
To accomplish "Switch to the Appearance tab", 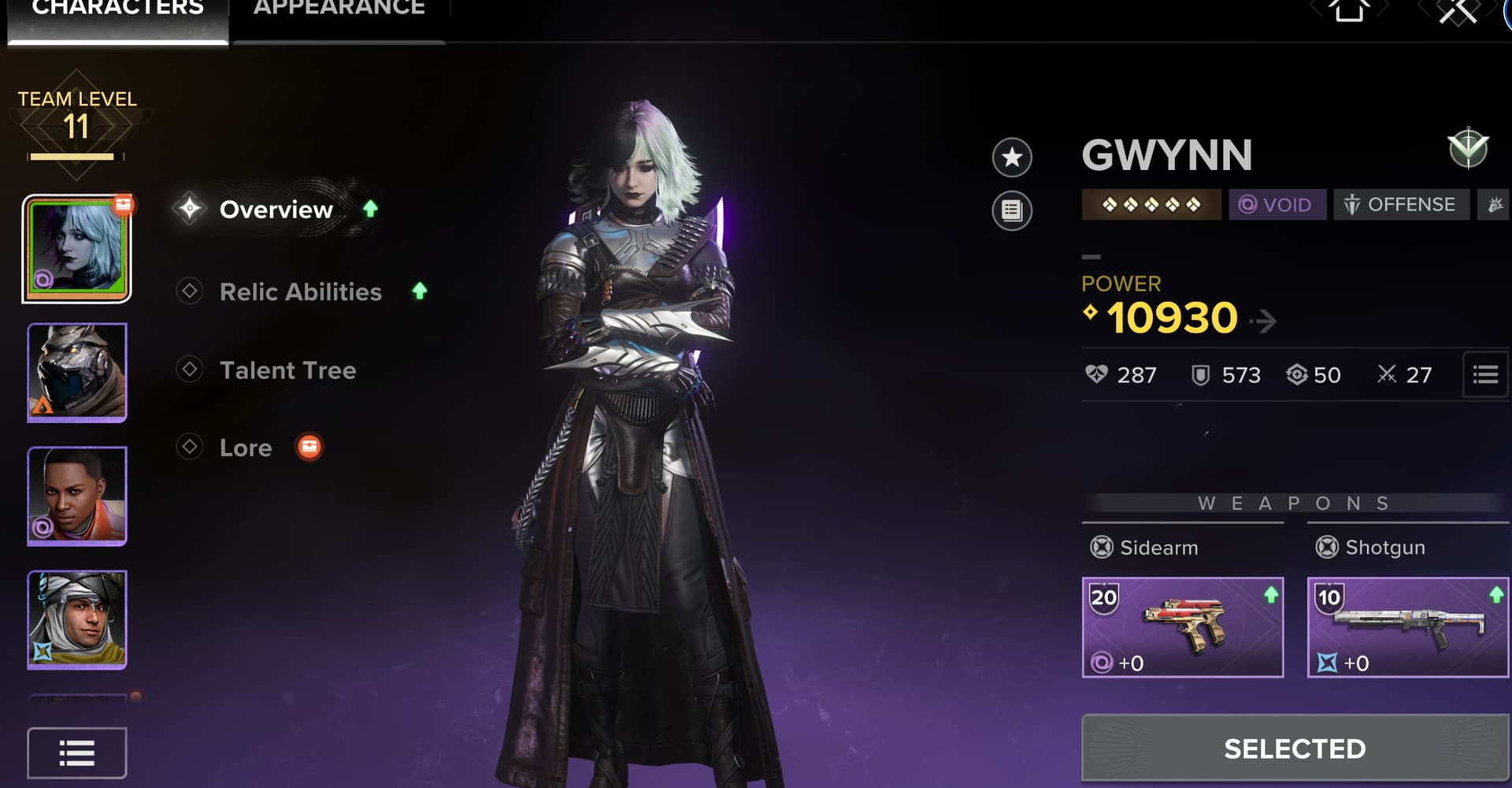I will (339, 11).
